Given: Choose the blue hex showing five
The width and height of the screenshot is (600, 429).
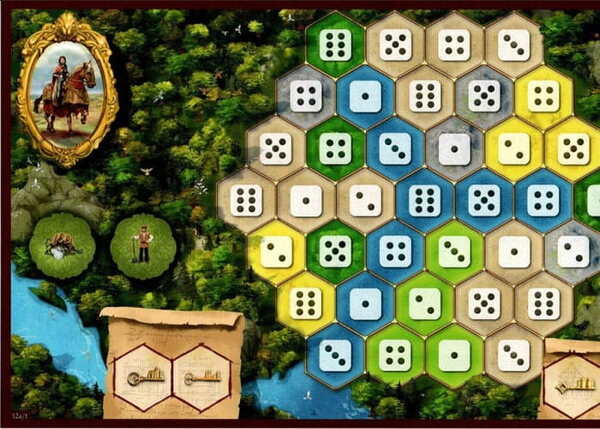Looking at the screenshot, I should point(484,200).
